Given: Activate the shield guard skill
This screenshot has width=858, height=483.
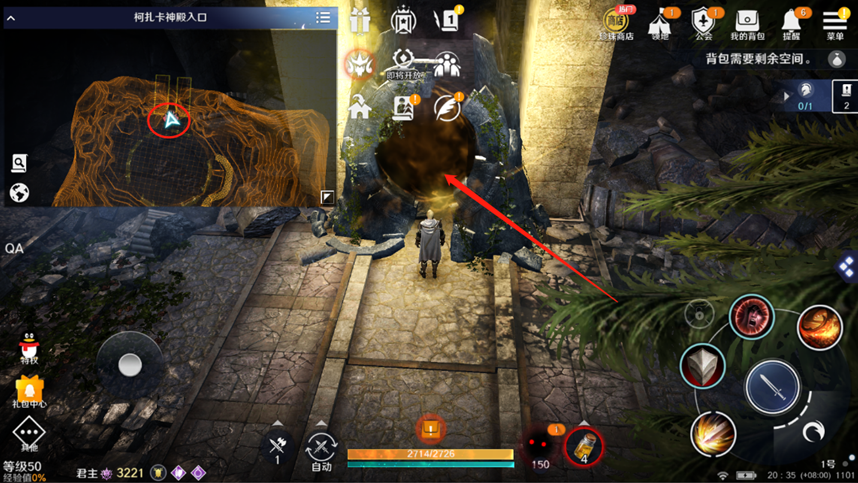Looking at the screenshot, I should pyautogui.click(x=703, y=366).
